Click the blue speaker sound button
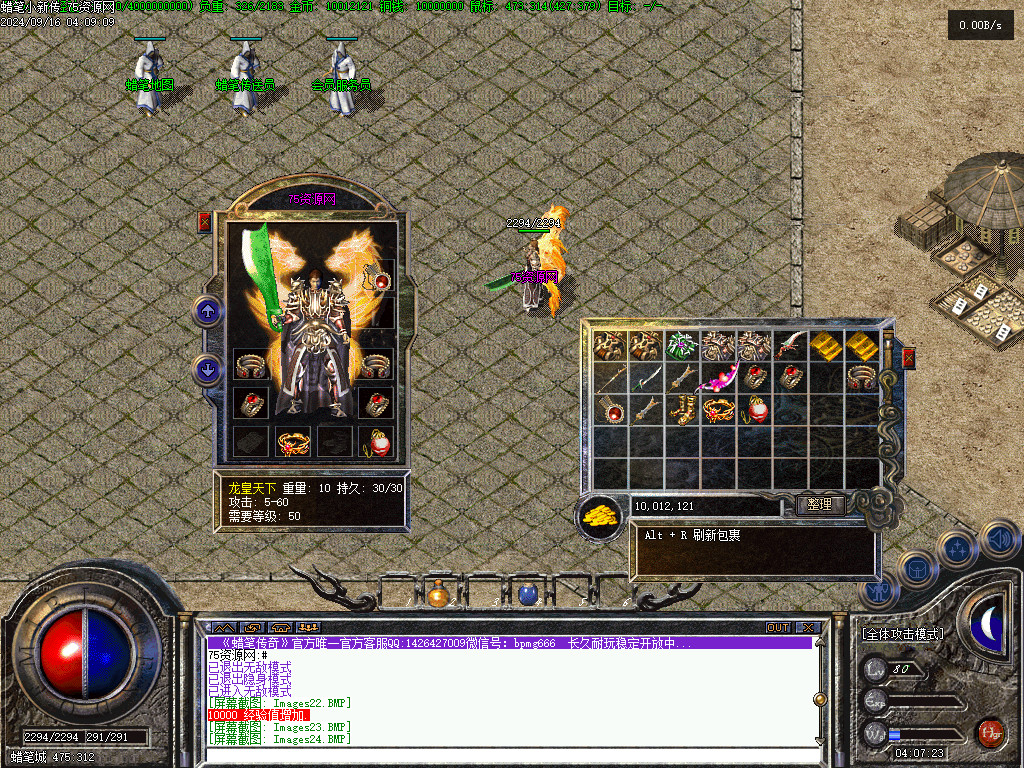 pos(998,540)
